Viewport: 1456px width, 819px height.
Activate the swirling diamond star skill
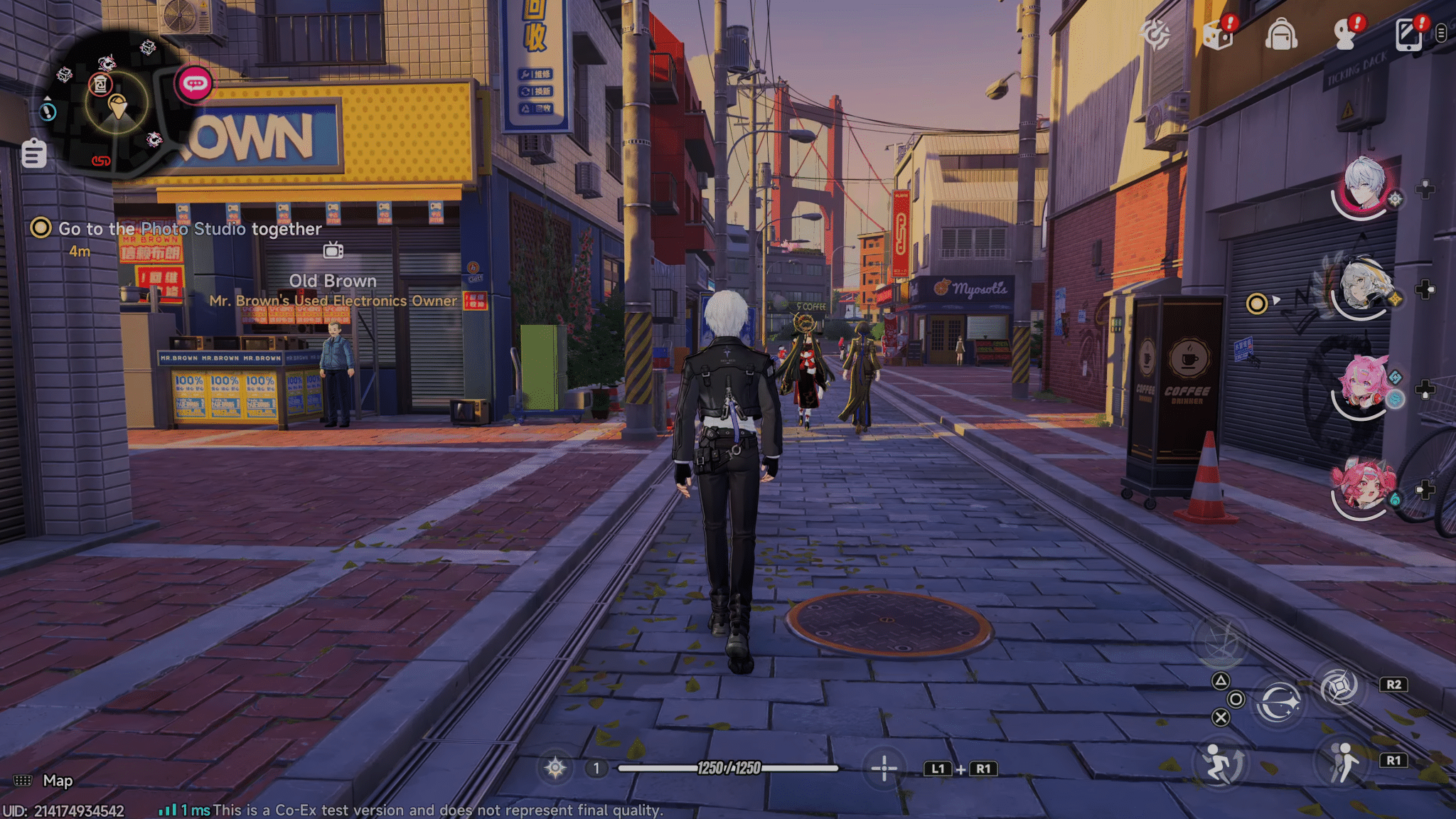click(1339, 686)
